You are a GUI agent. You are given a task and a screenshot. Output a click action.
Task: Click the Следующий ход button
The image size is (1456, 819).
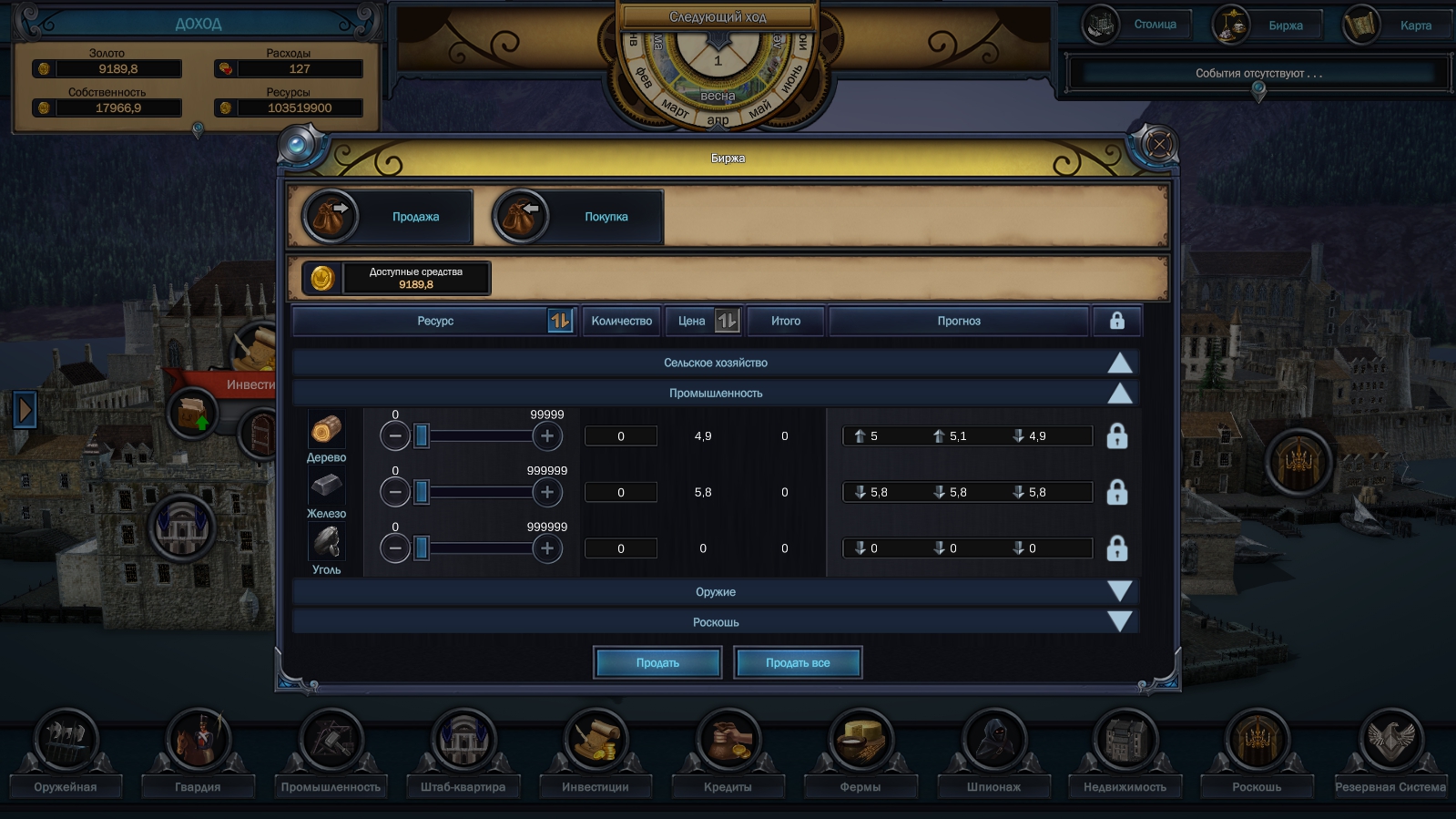(718, 16)
